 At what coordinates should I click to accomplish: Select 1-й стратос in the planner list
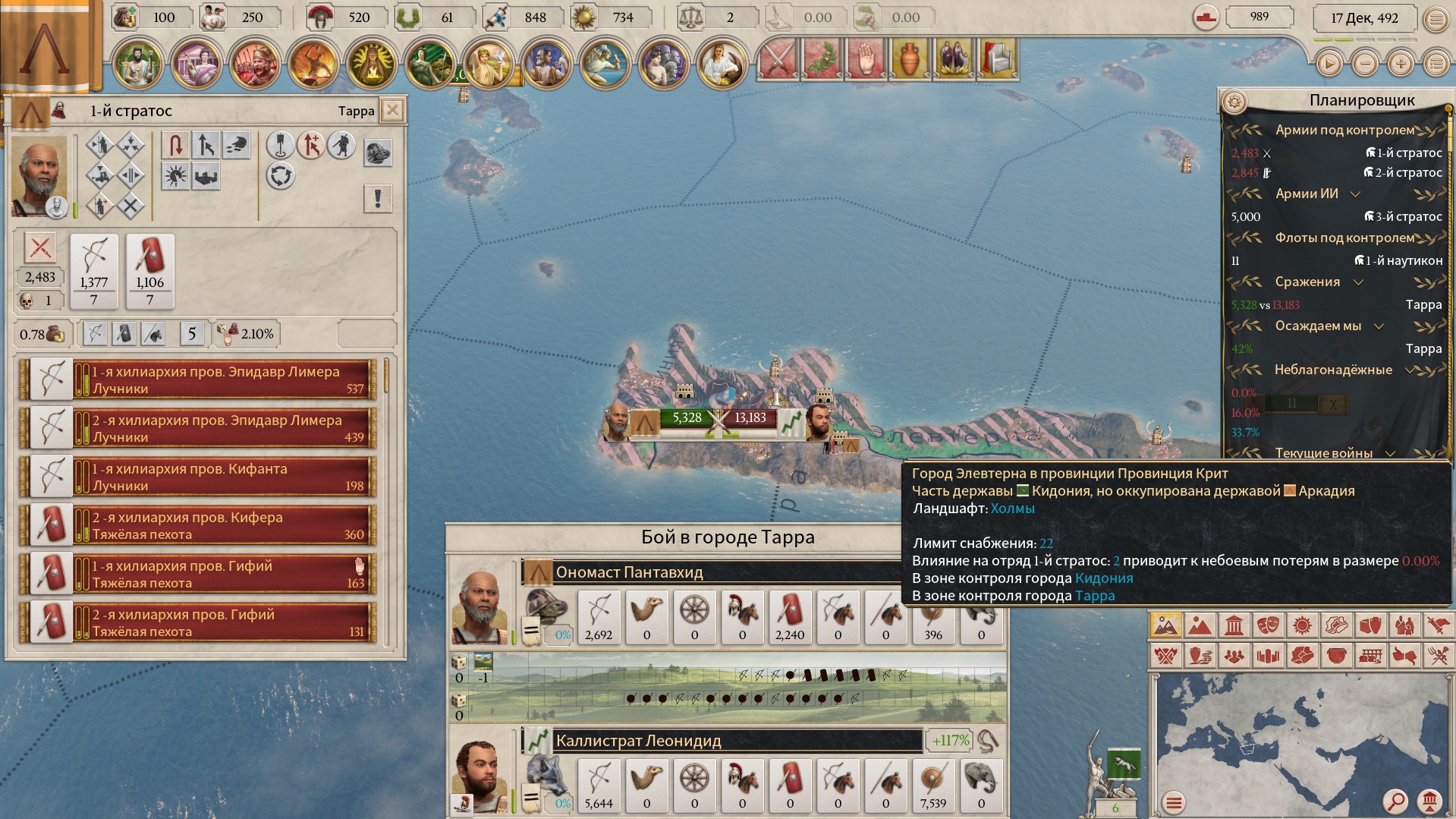point(1404,153)
